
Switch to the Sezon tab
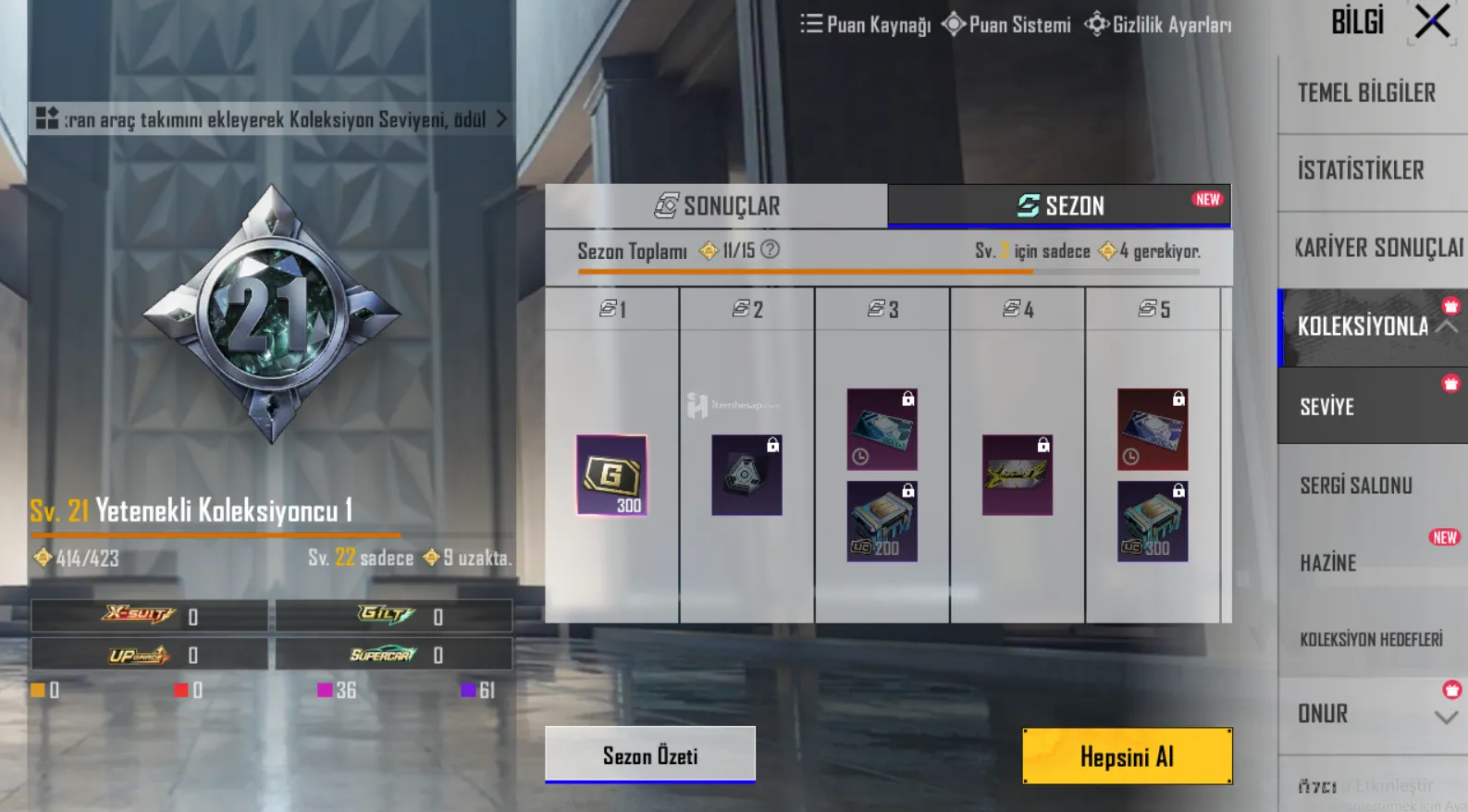point(1060,206)
